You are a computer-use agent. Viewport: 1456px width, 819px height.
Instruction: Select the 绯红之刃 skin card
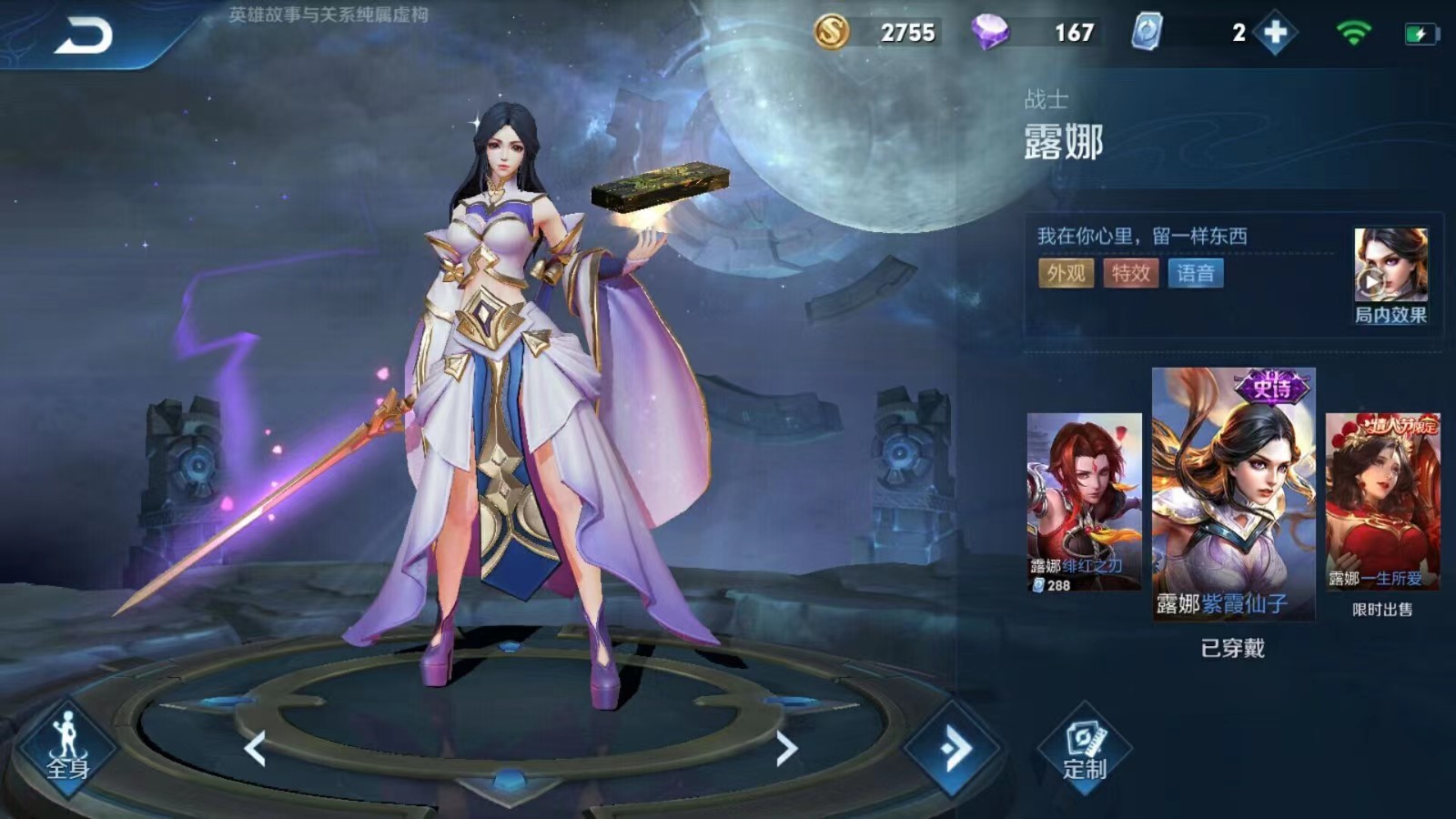pos(1084,501)
